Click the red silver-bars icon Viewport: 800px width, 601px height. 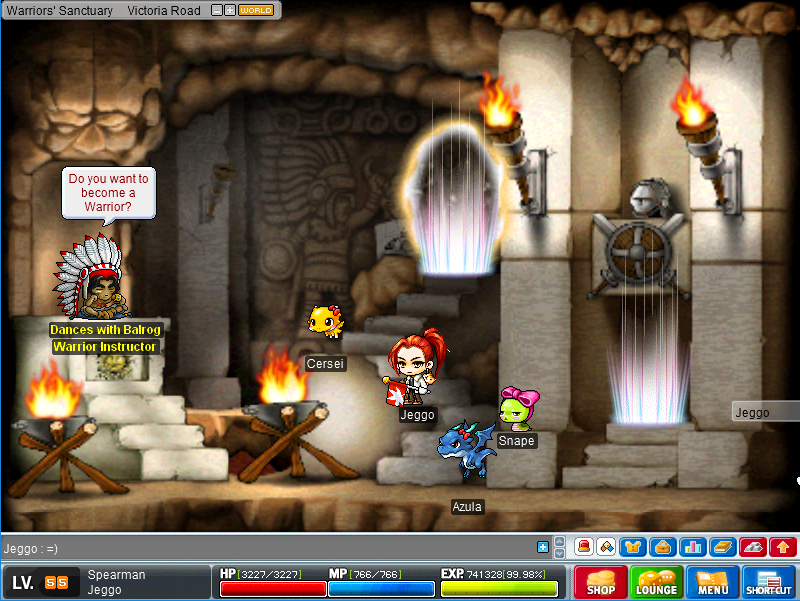pos(753,547)
